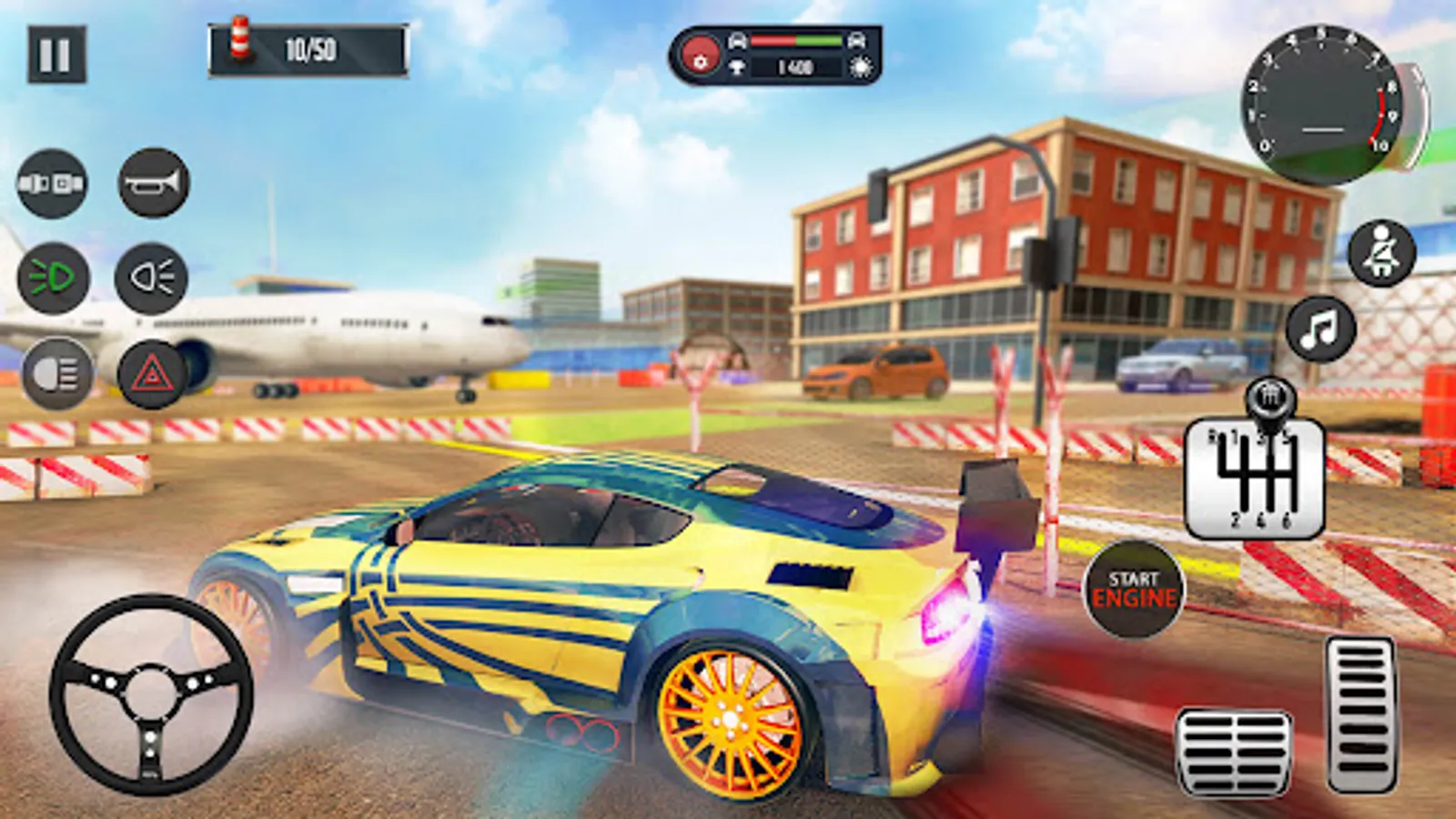Click the red gear settings icon
The image size is (1456, 819).
(x=700, y=56)
